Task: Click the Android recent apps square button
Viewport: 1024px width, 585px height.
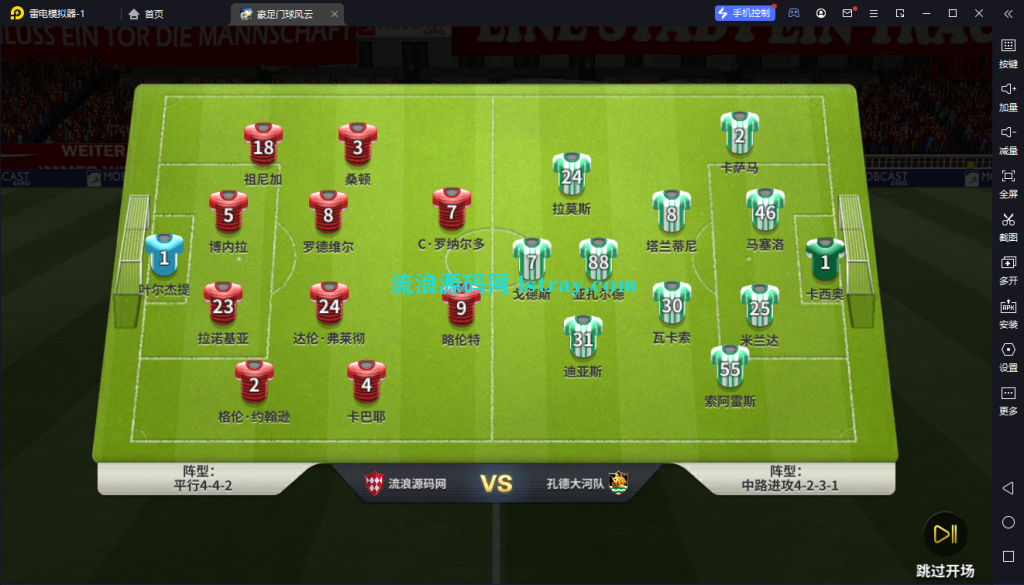Action: tap(1008, 556)
